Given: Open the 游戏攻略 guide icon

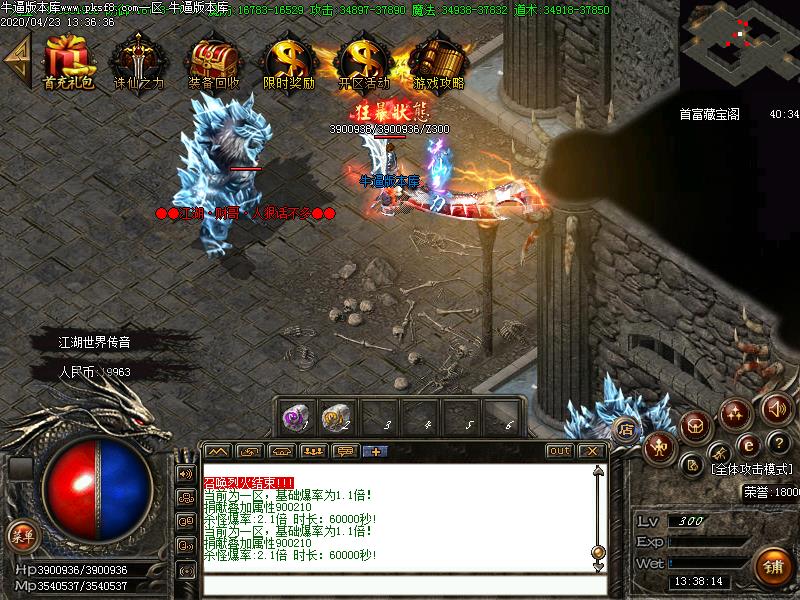Looking at the screenshot, I should [438, 58].
